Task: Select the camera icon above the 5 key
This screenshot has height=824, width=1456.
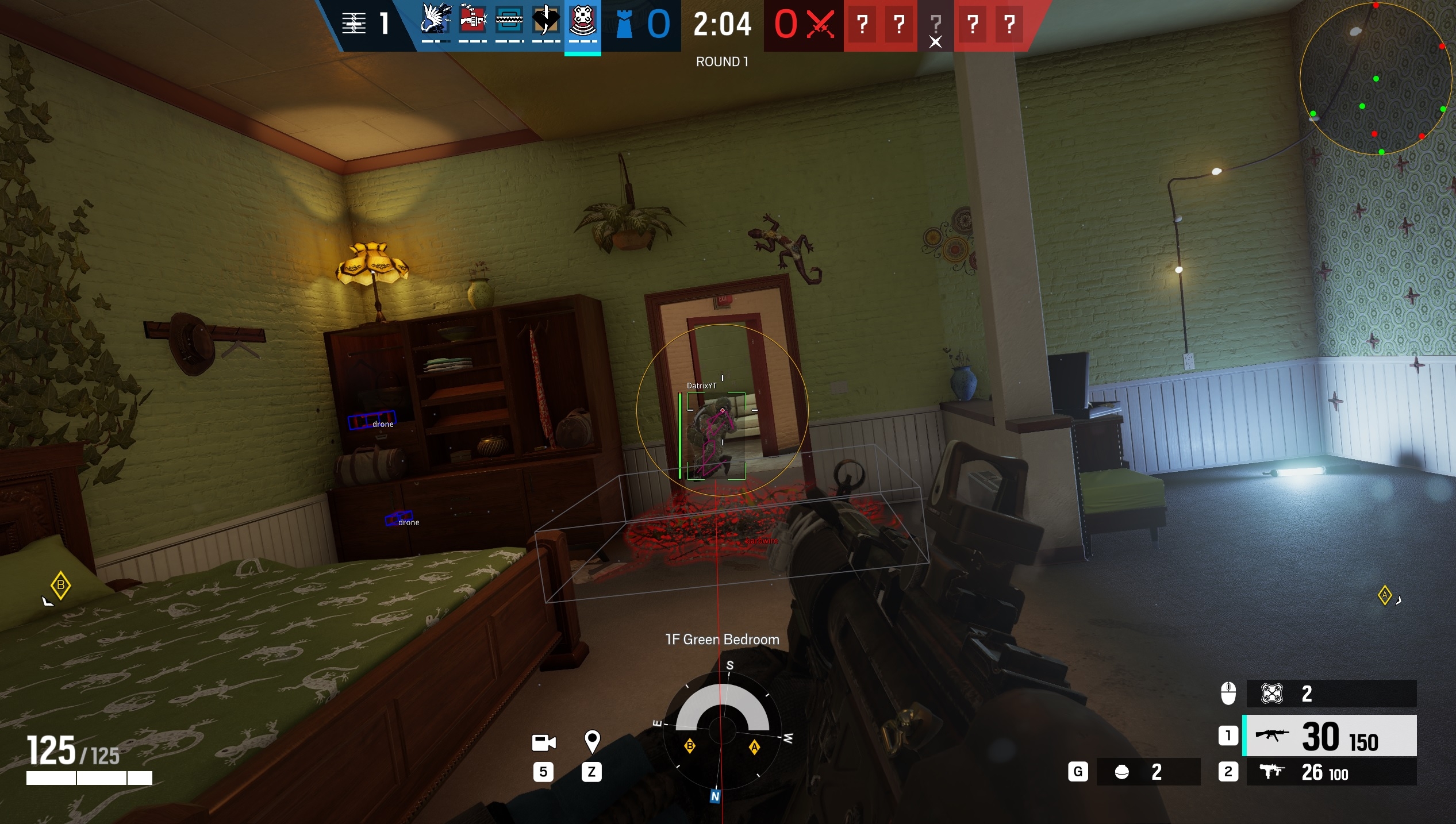Action: click(x=544, y=742)
